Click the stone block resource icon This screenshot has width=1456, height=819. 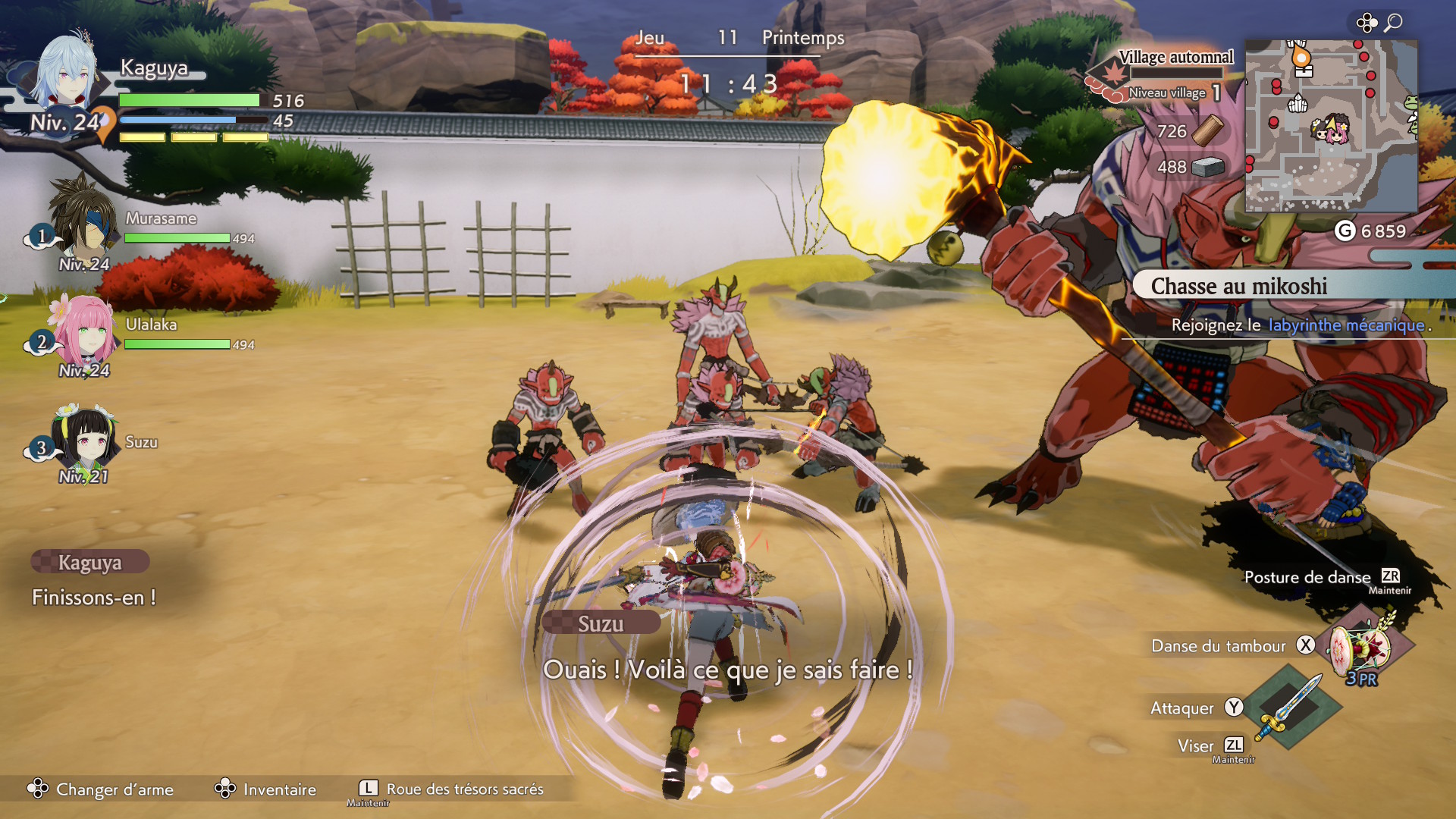coord(1207,166)
